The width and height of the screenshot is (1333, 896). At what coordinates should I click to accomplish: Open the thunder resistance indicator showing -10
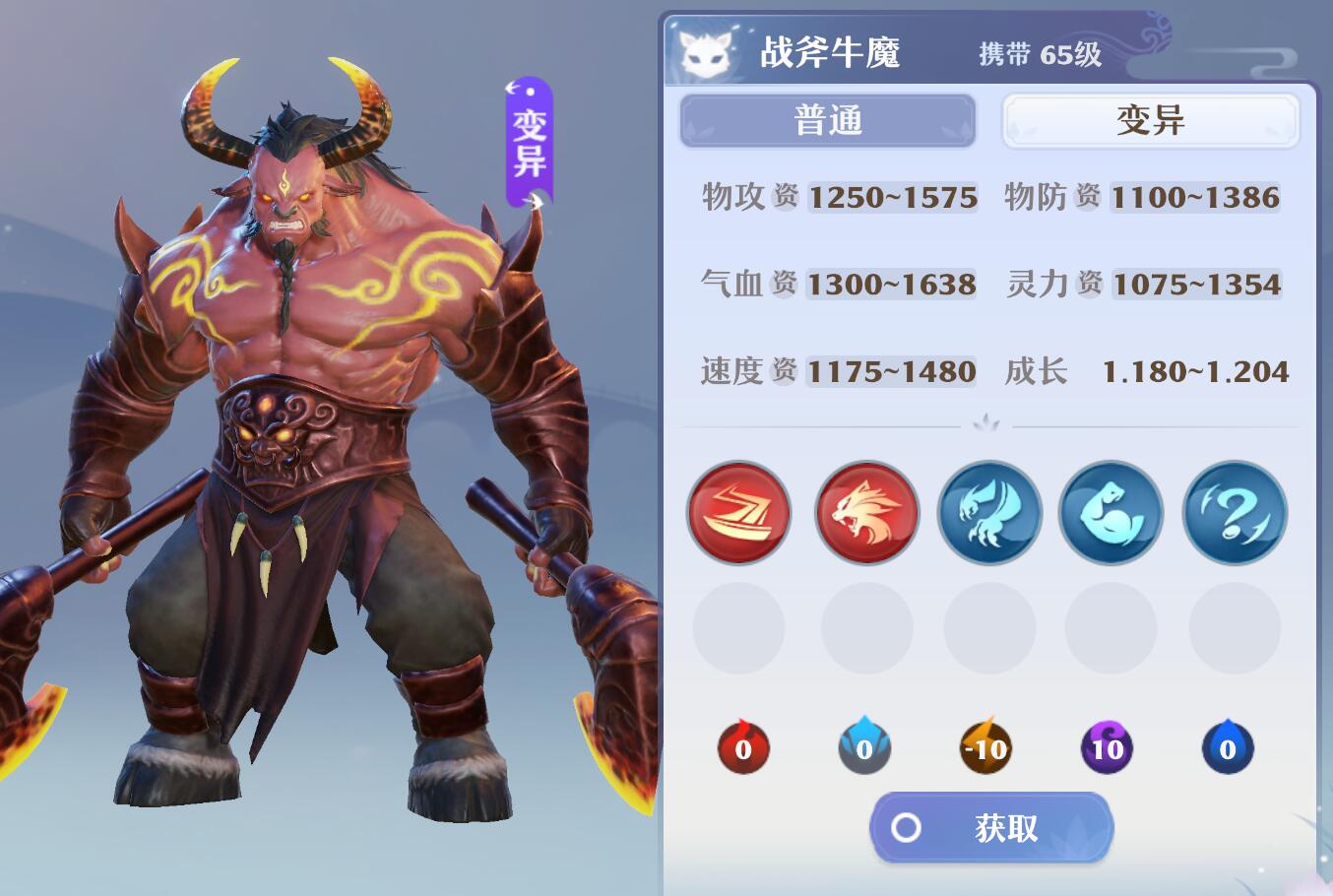pos(985,747)
